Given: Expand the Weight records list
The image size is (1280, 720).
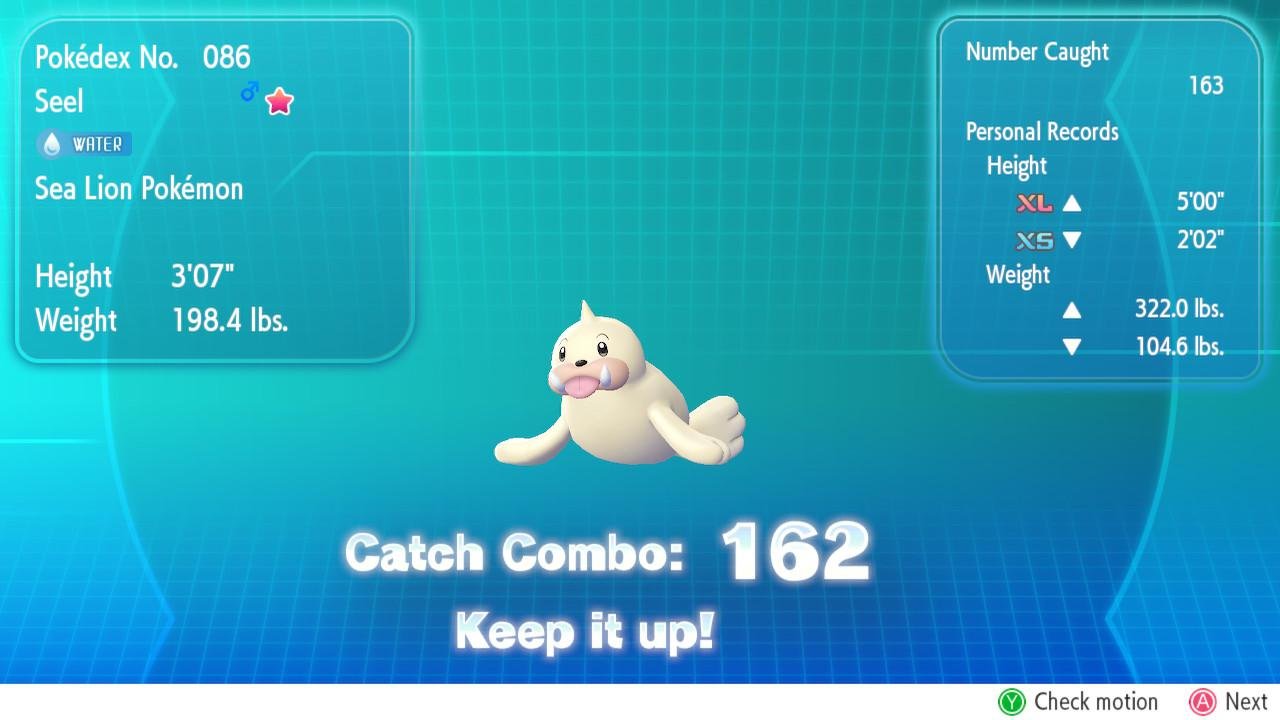Looking at the screenshot, I should tap(1017, 275).
